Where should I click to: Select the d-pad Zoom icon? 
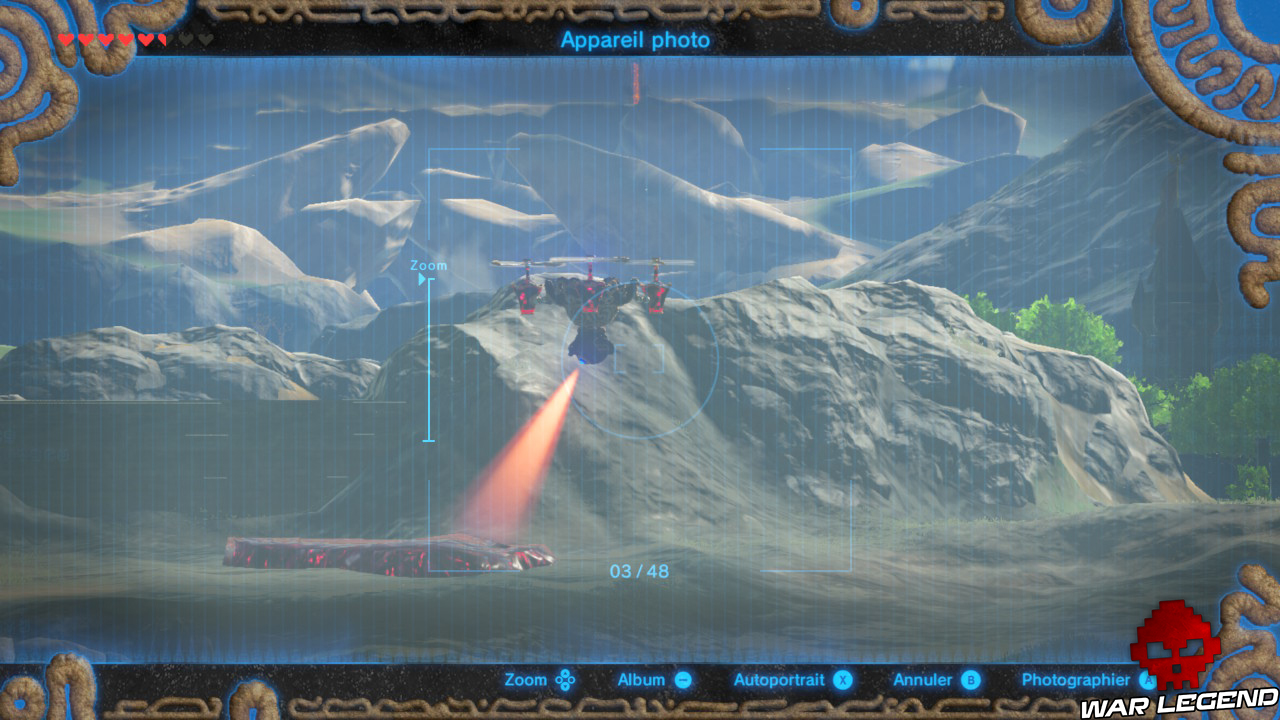[x=564, y=679]
